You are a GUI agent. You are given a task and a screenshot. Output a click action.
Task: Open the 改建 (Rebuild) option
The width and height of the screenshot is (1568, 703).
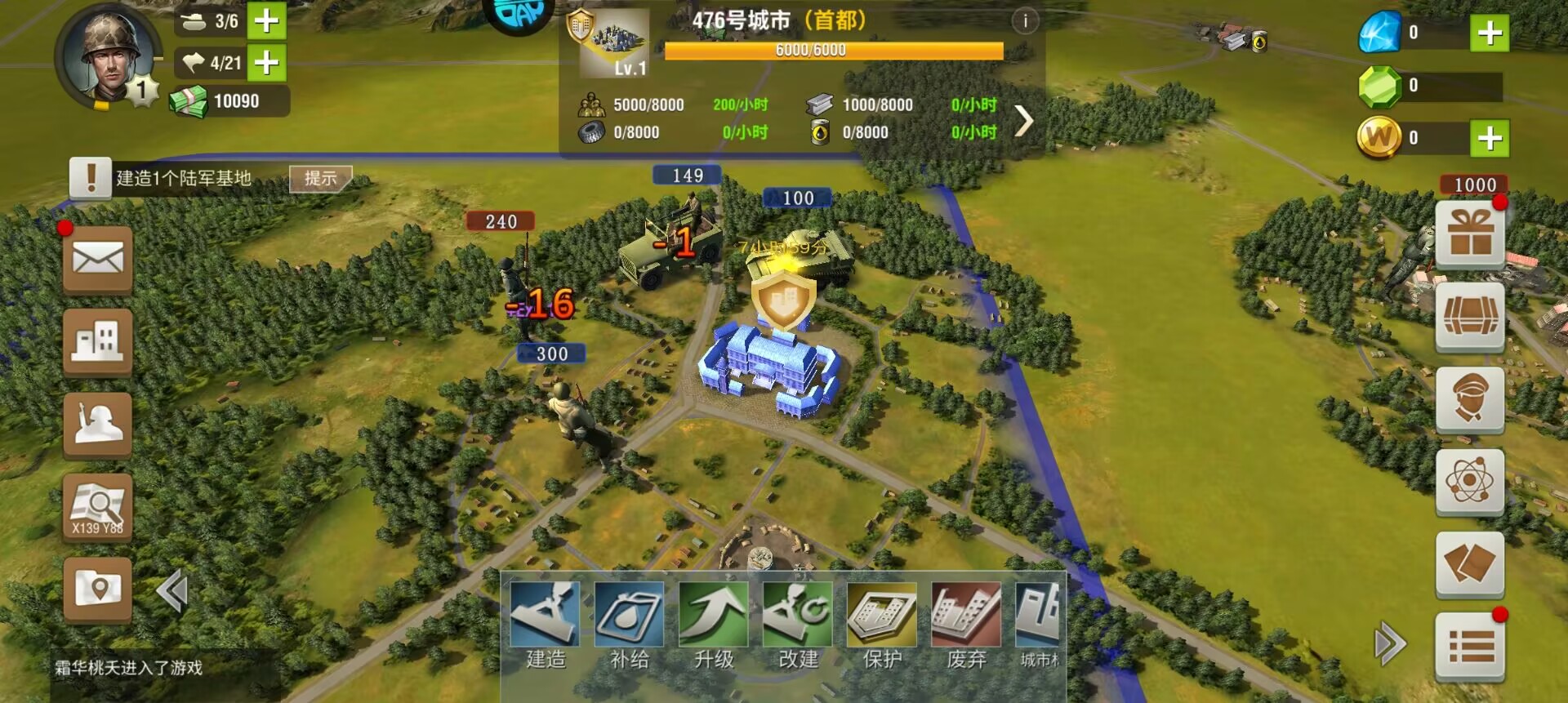click(x=797, y=625)
